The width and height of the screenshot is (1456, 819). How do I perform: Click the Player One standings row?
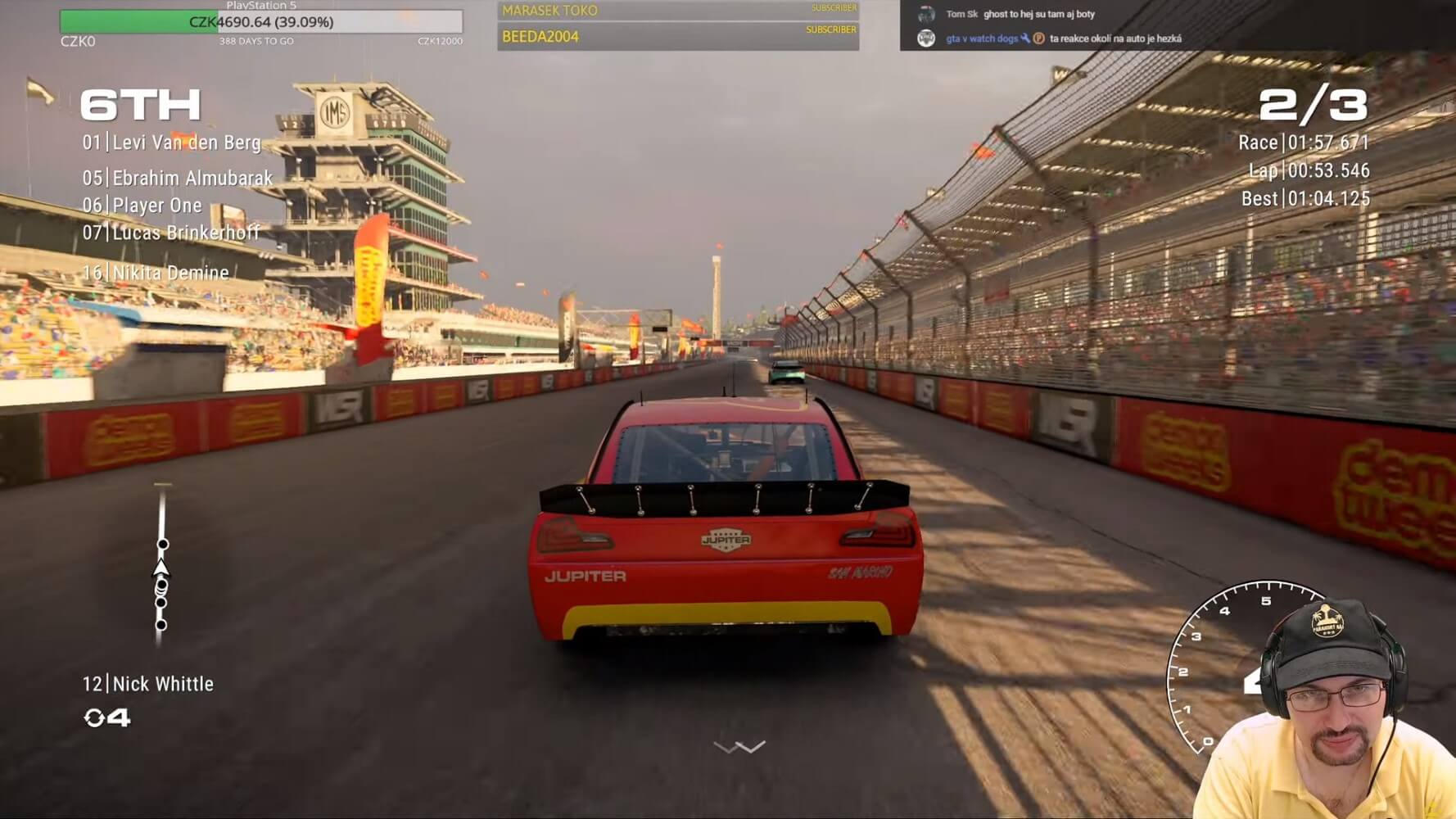tap(142, 206)
